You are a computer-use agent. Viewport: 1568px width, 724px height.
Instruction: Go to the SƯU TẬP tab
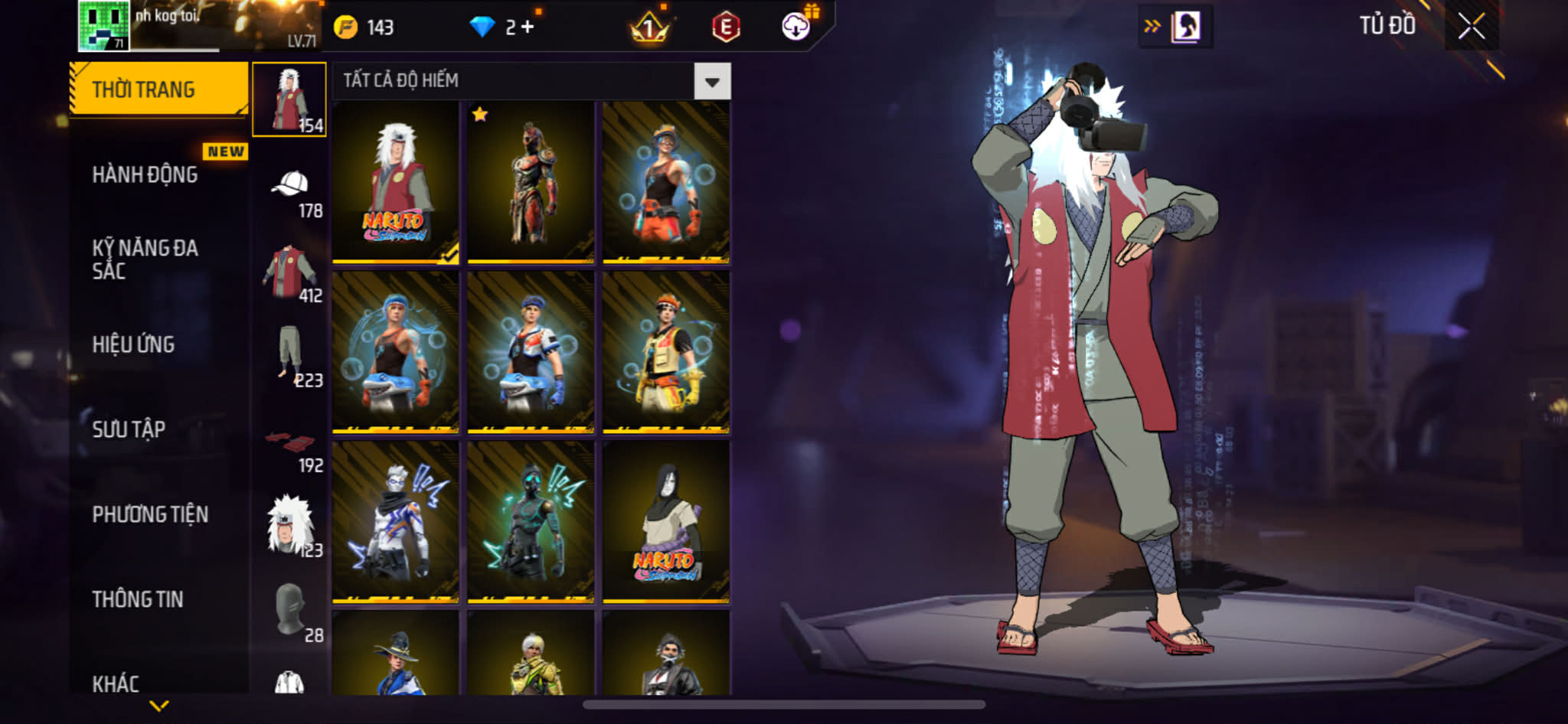129,429
